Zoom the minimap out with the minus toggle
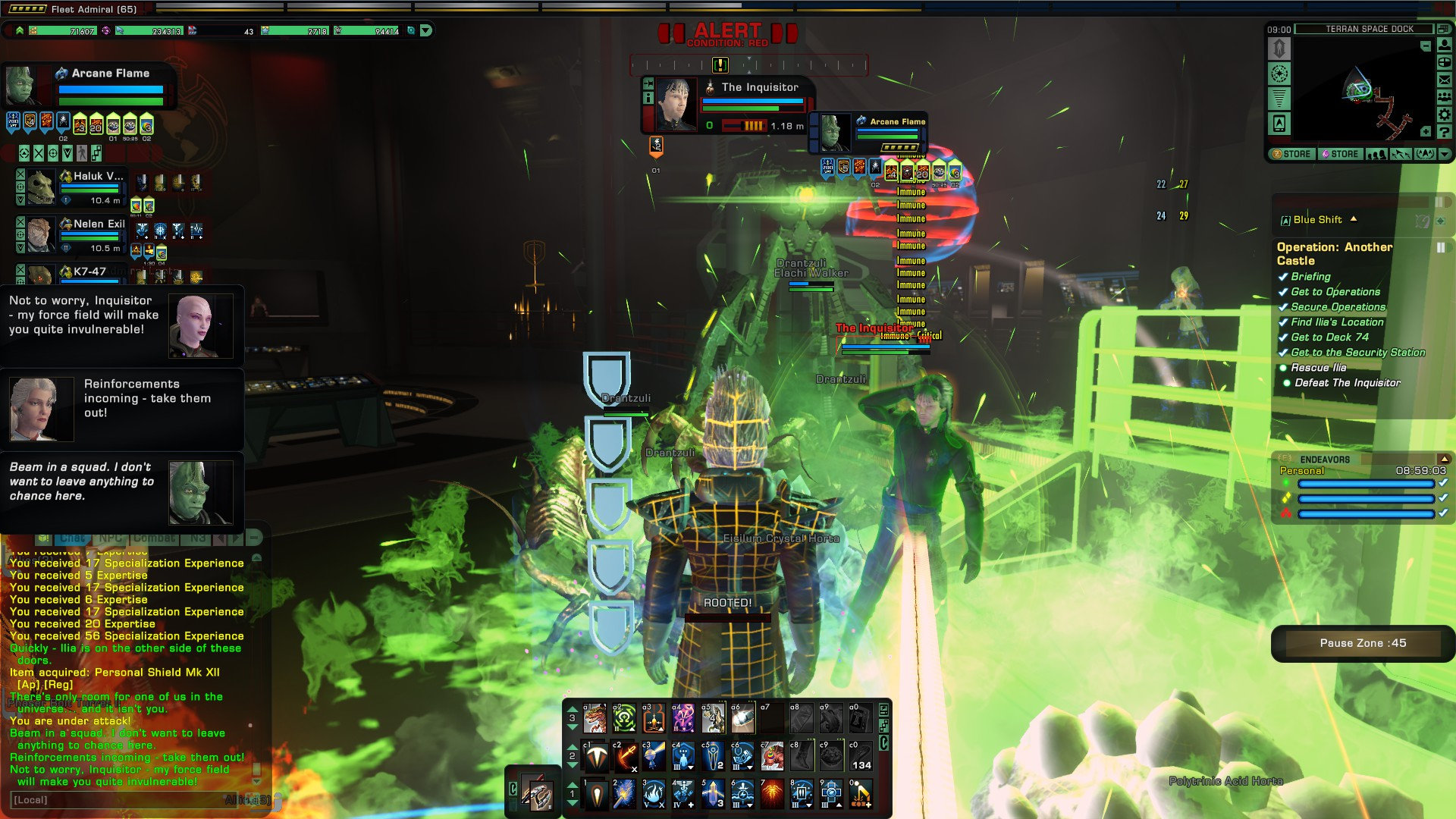Image resolution: width=1456 pixels, height=819 pixels. [x=1426, y=45]
